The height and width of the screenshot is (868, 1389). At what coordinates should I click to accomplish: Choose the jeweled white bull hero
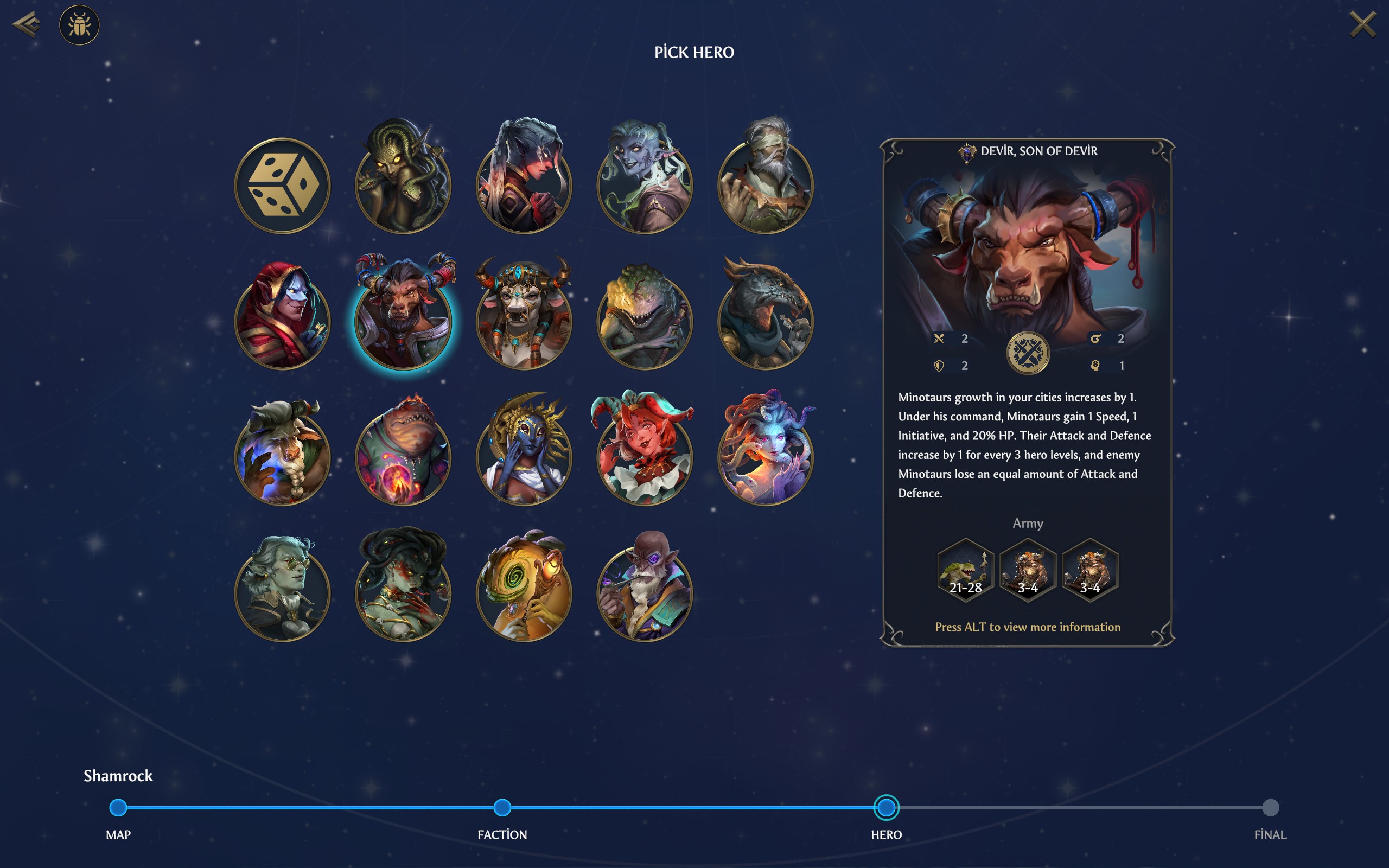[x=524, y=318]
